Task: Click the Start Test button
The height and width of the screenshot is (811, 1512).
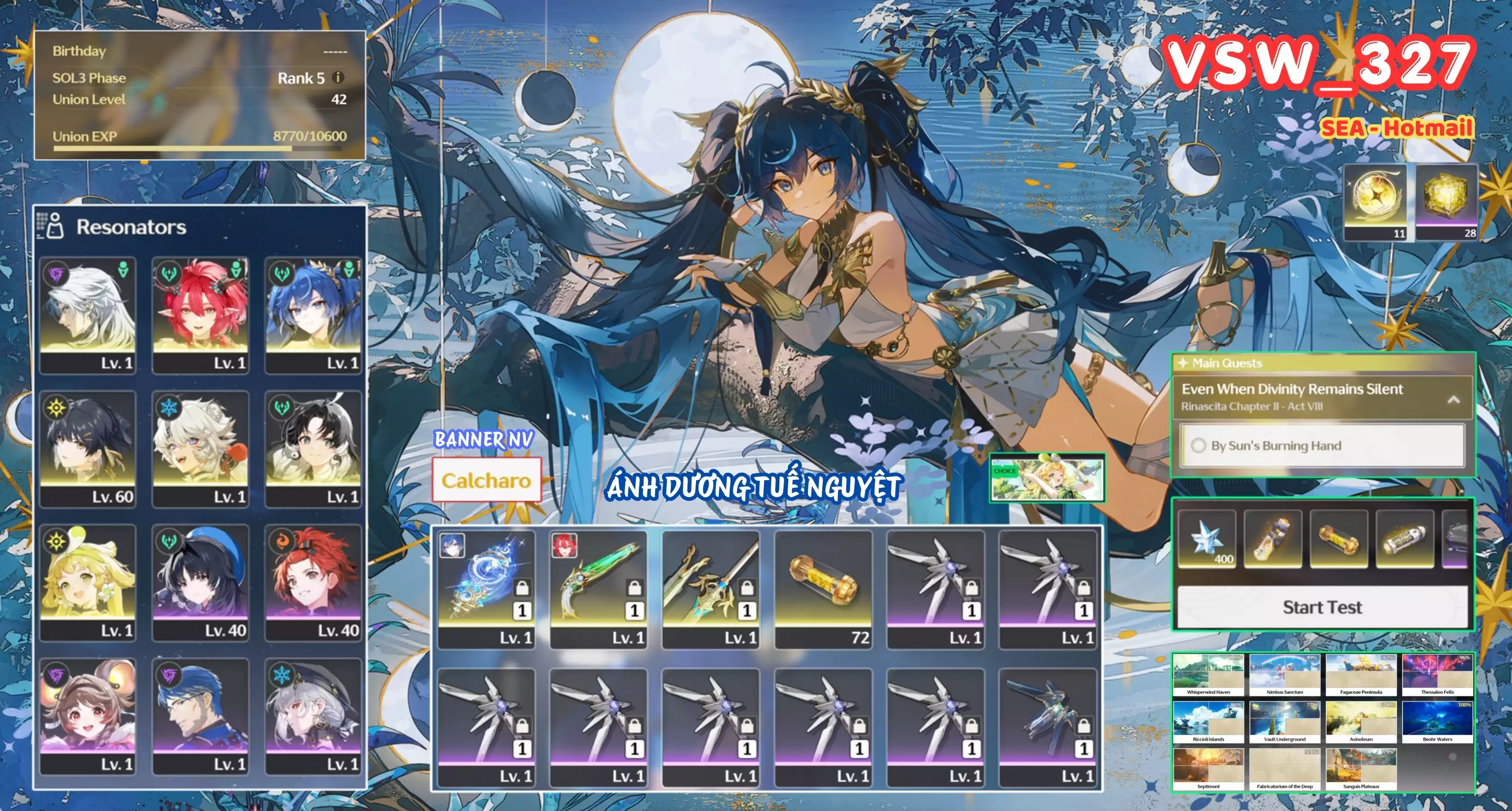Action: click(x=1322, y=607)
